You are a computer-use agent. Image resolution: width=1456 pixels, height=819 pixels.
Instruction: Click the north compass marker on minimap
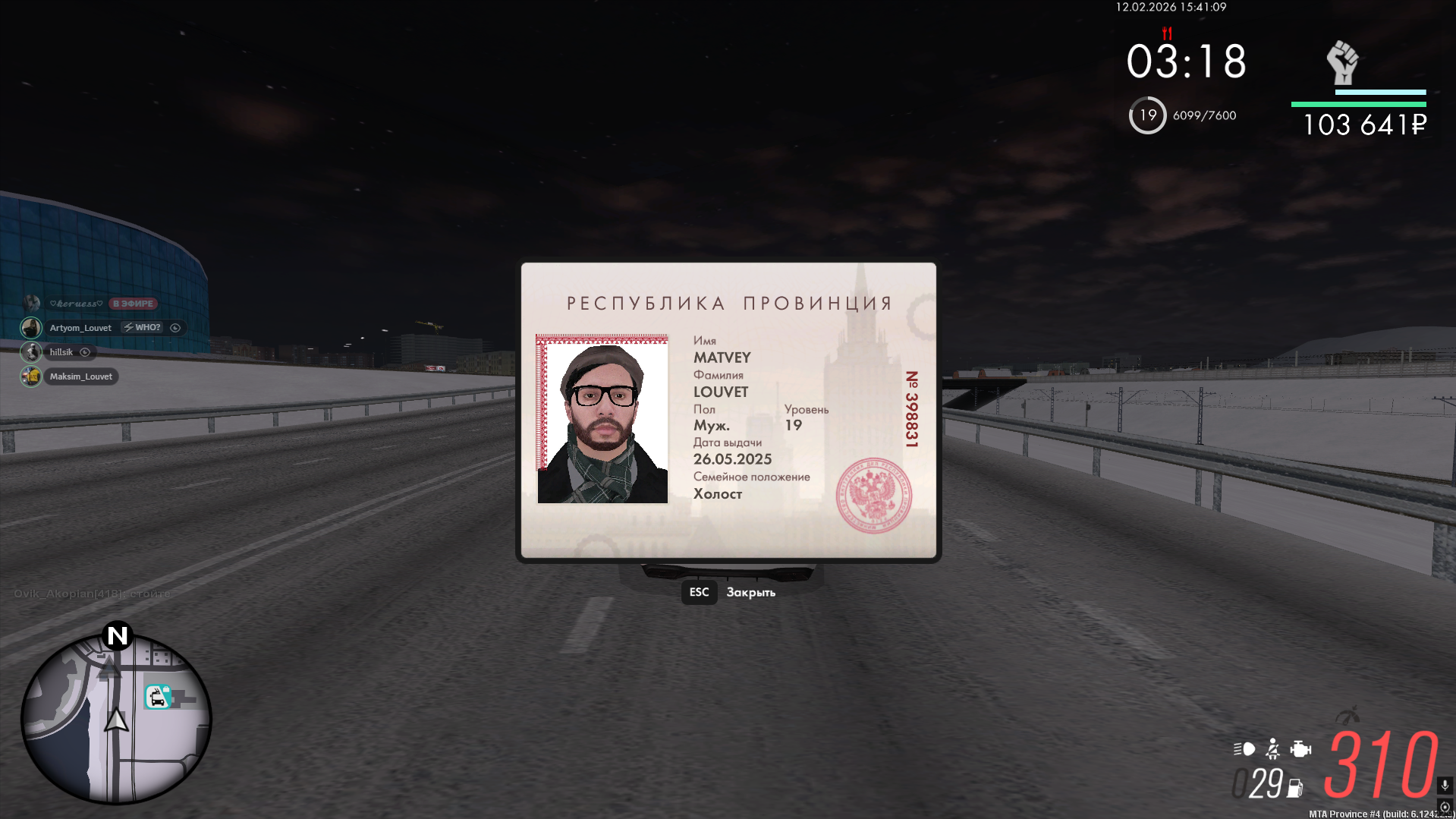pyautogui.click(x=118, y=635)
